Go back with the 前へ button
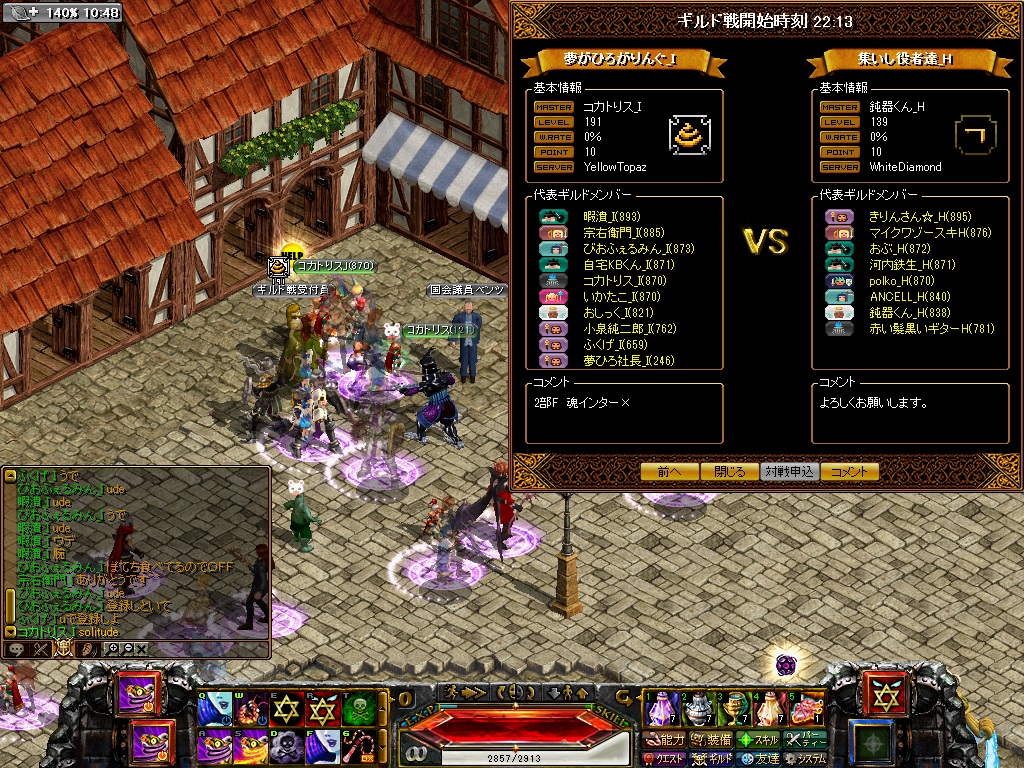1024x768 pixels. [x=669, y=472]
